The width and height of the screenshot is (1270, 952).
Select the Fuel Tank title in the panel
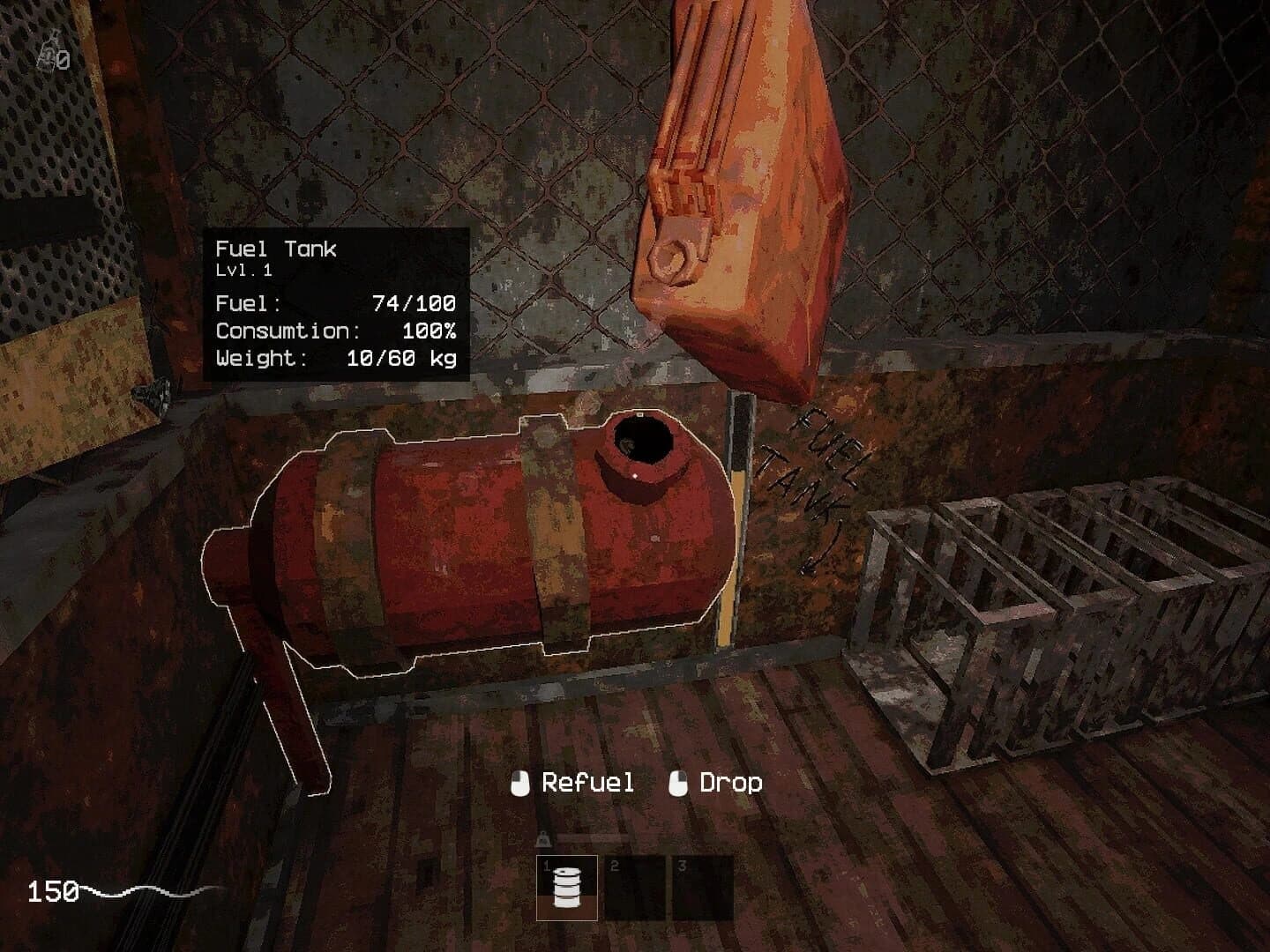pyautogui.click(x=277, y=249)
